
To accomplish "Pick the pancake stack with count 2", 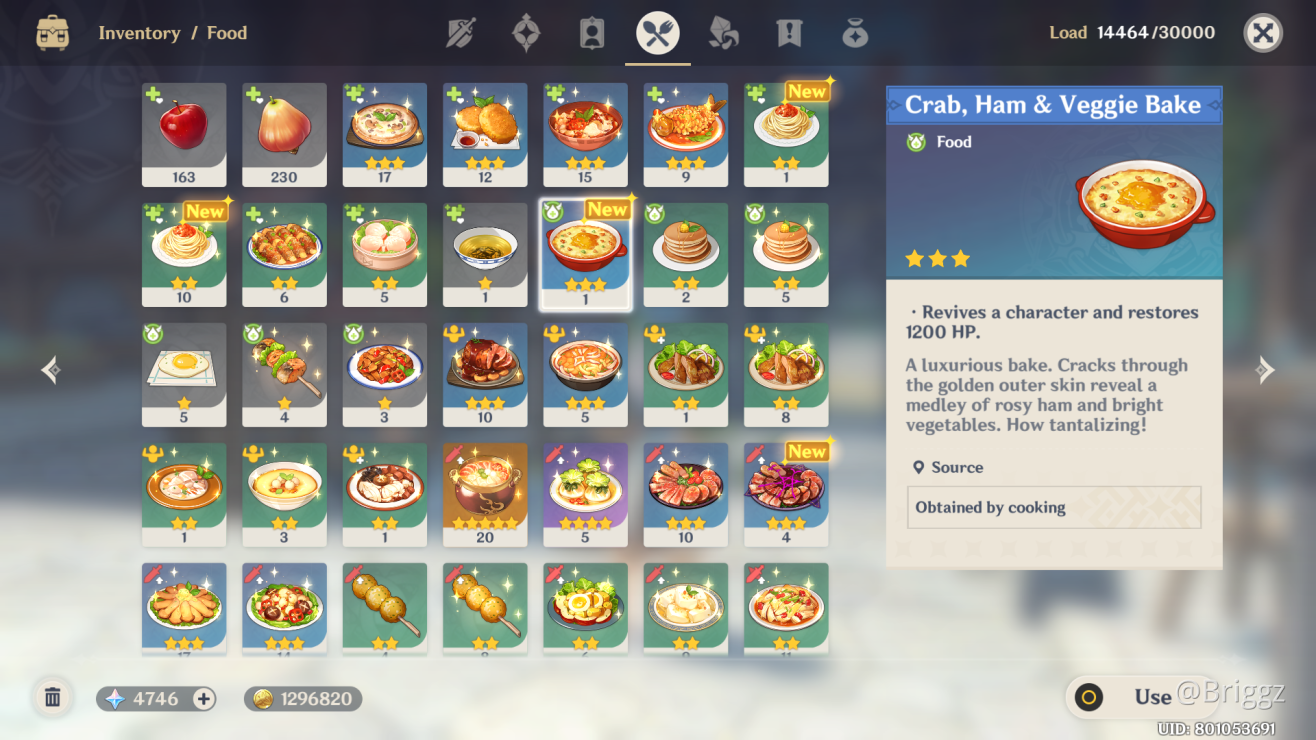I will point(686,254).
